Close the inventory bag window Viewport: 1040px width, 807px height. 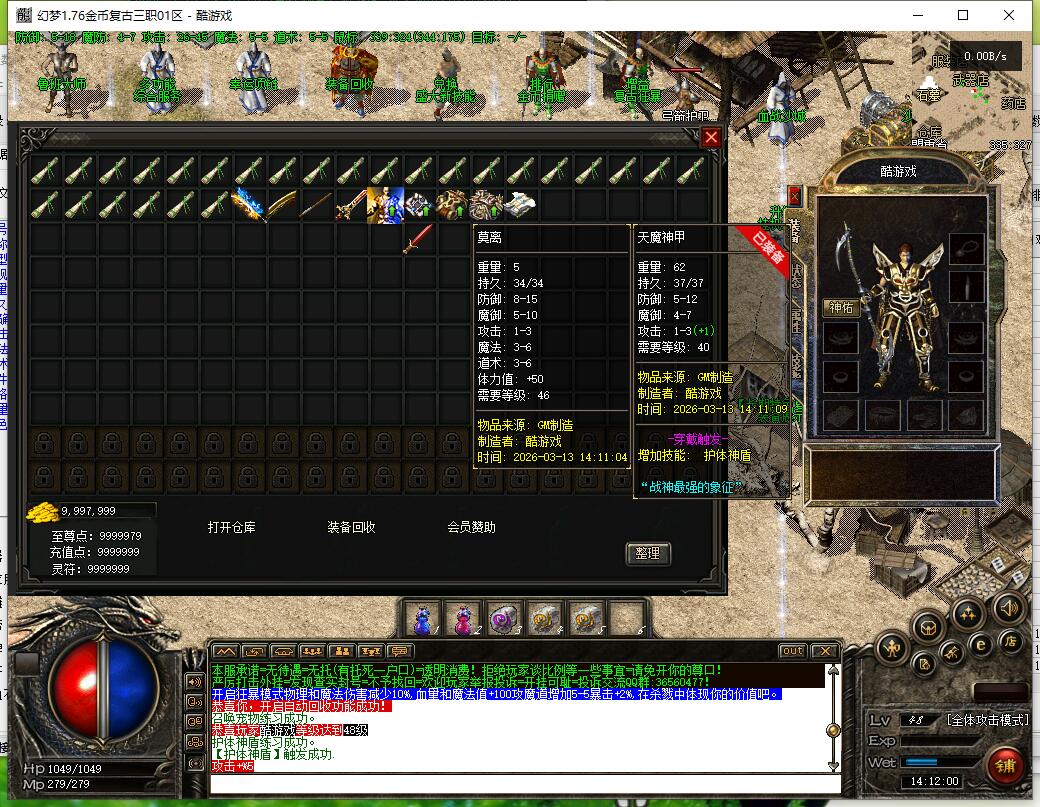point(711,138)
